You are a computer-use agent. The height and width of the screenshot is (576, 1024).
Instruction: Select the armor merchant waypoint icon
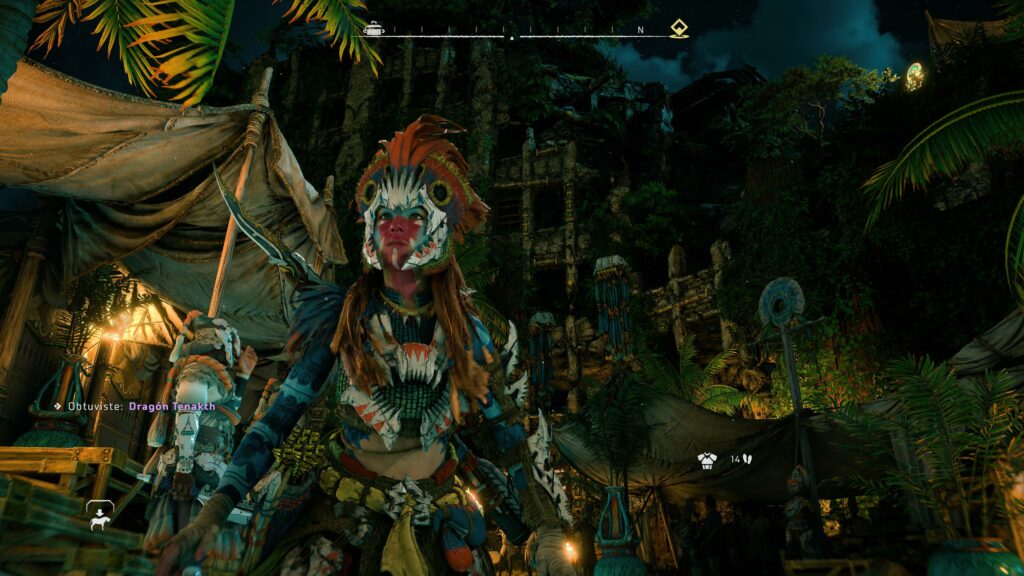click(x=707, y=460)
